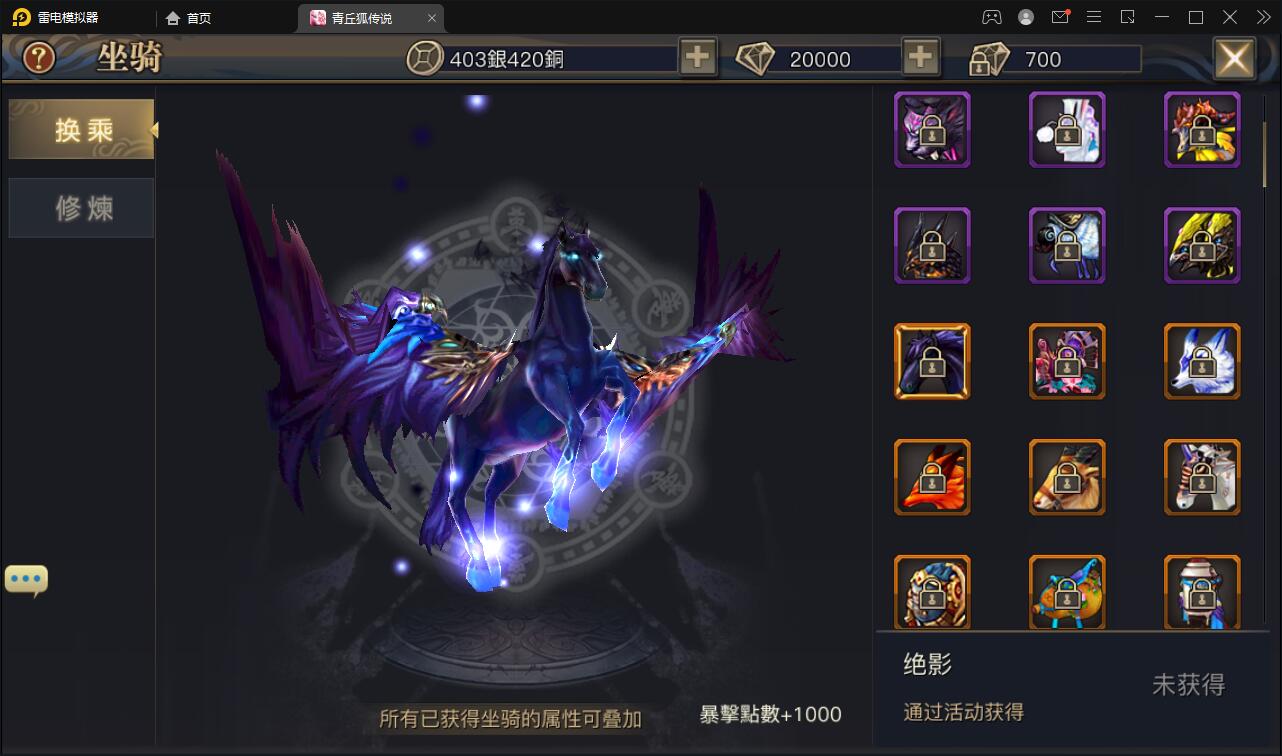Select the orange fox mount icon
1282x756 pixels.
click(932, 477)
